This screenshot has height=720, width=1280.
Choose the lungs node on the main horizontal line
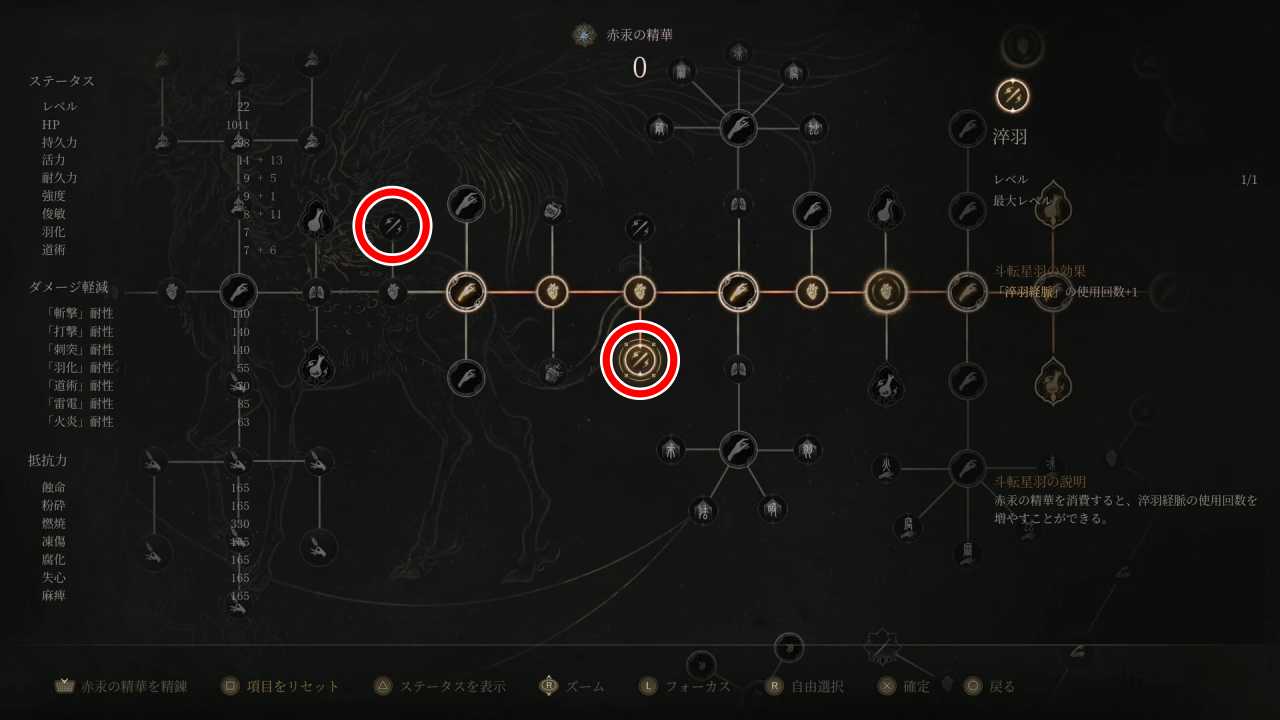316,292
